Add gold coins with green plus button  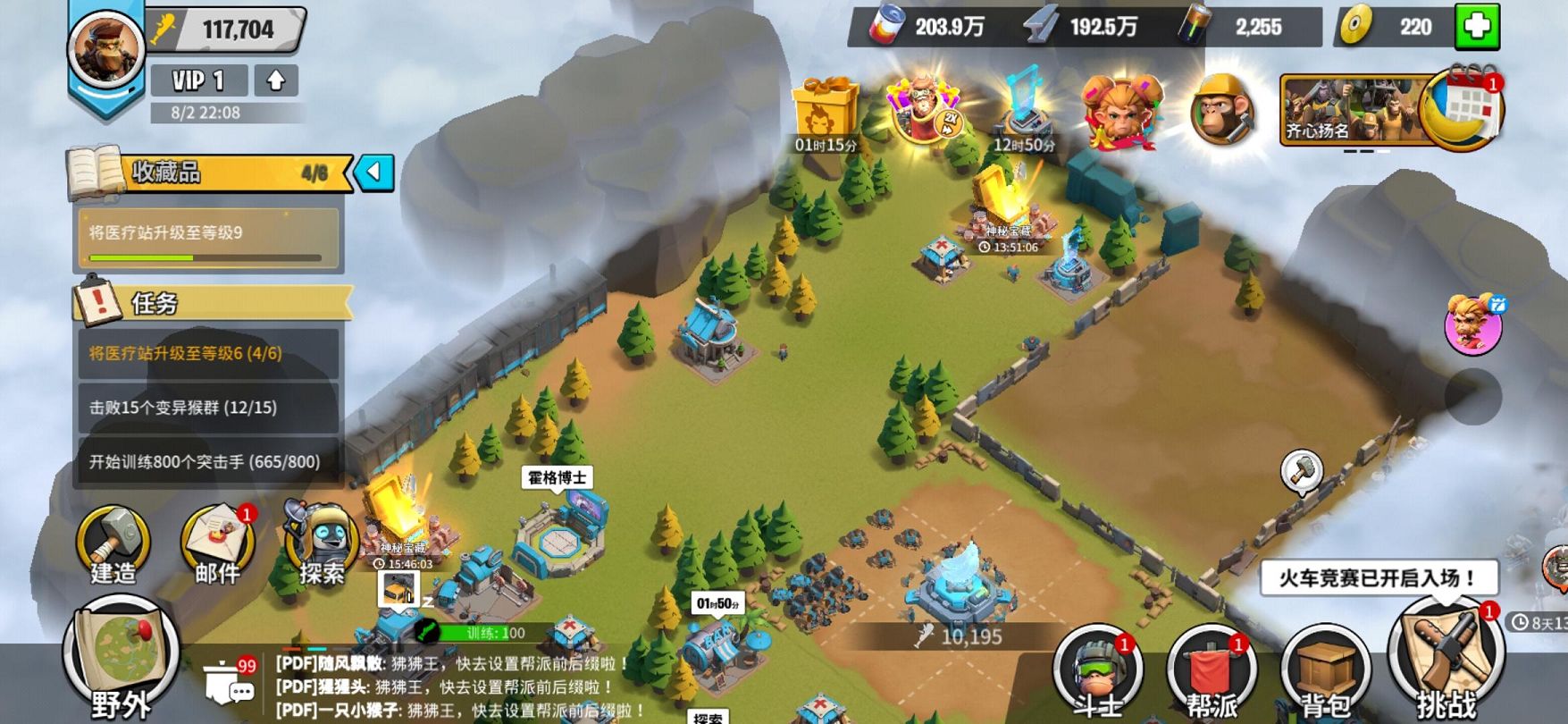pyautogui.click(x=1477, y=27)
